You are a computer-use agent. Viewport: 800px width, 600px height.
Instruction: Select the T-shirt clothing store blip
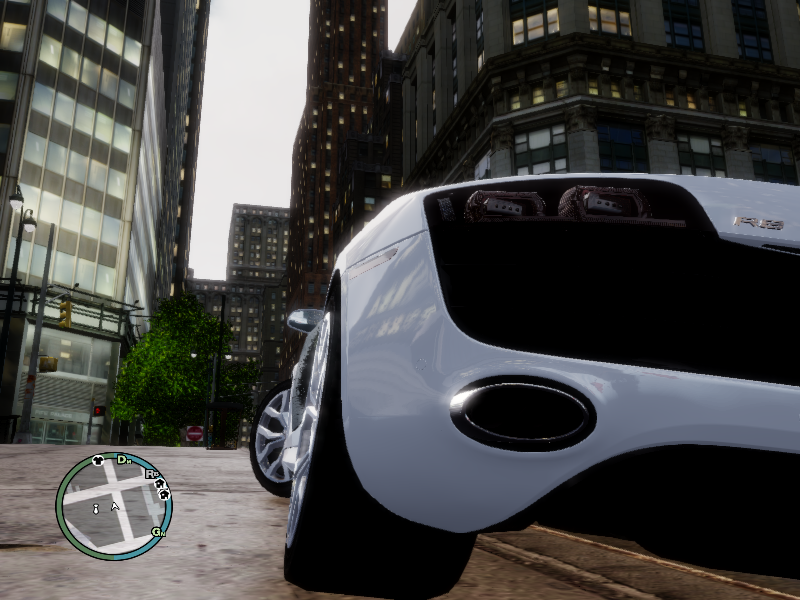tap(98, 461)
